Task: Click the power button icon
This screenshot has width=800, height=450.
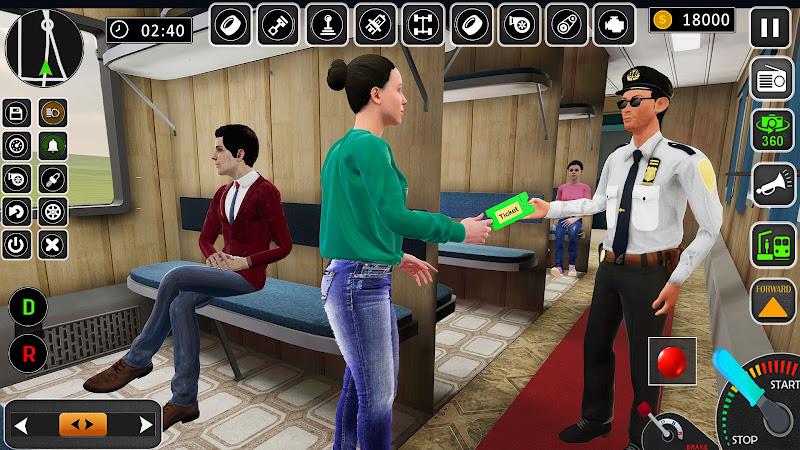Action: click(x=17, y=244)
